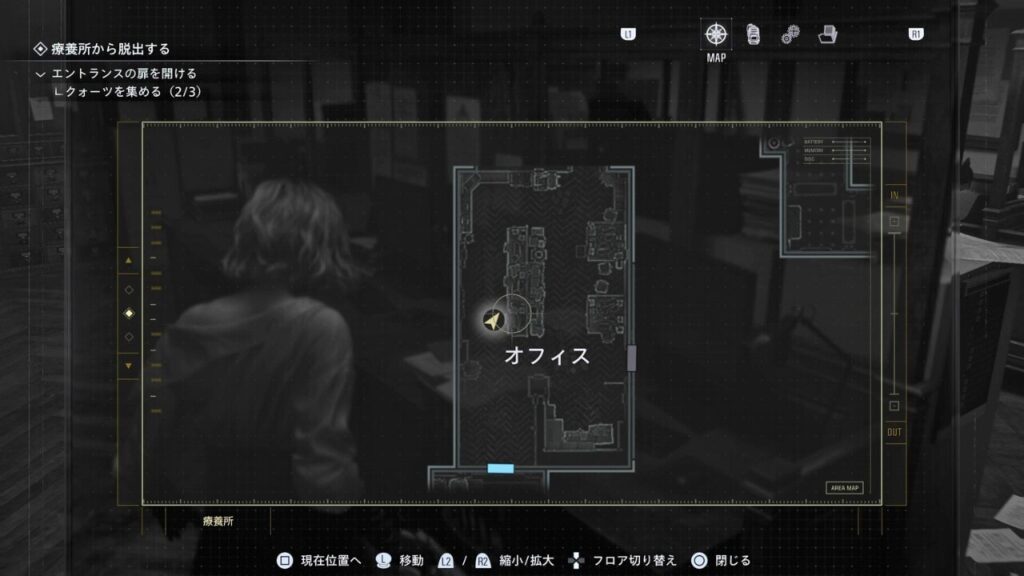Open the documents stack tab

click(x=753, y=34)
